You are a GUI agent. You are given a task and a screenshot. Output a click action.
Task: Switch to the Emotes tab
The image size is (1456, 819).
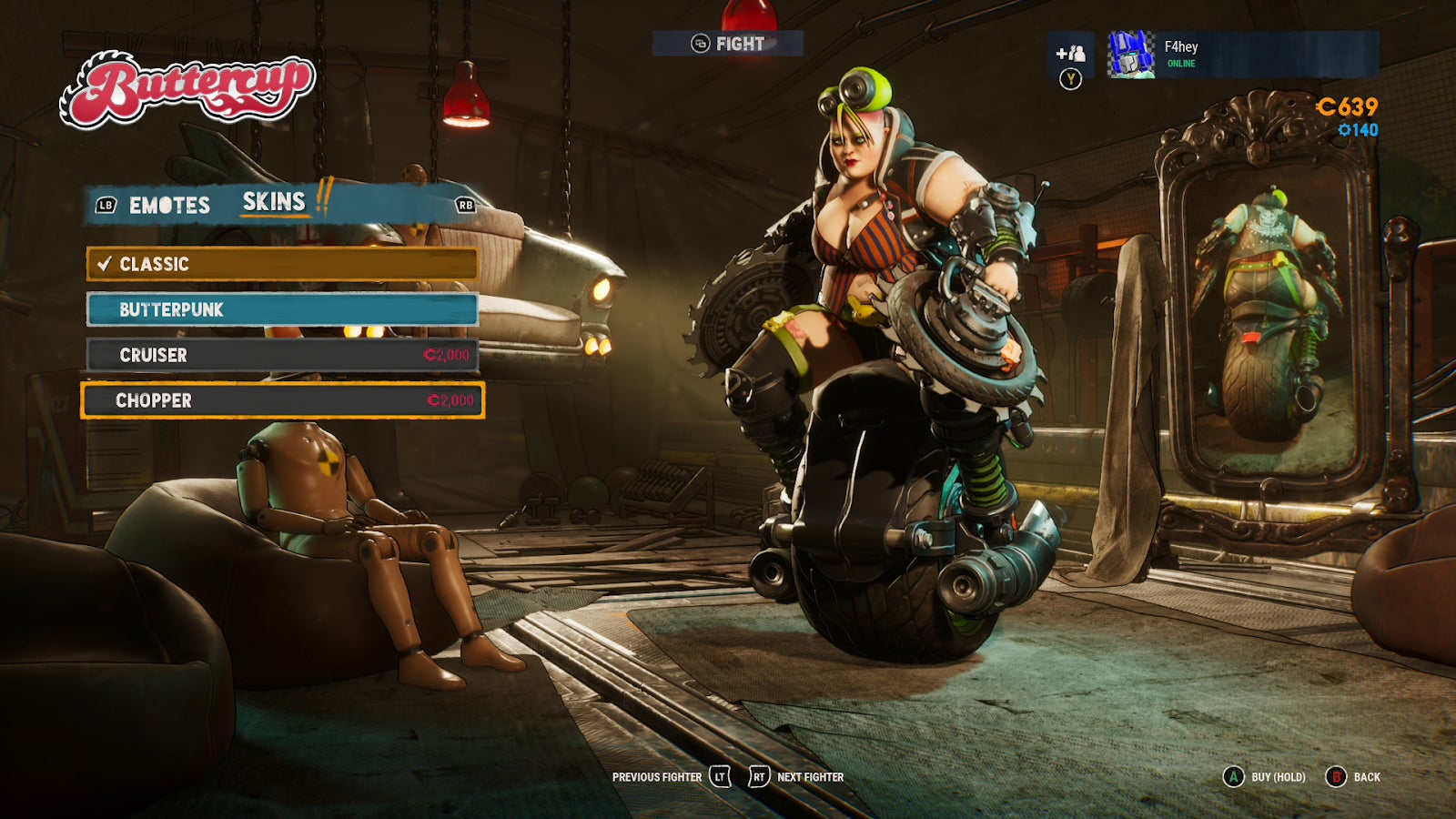pos(167,206)
